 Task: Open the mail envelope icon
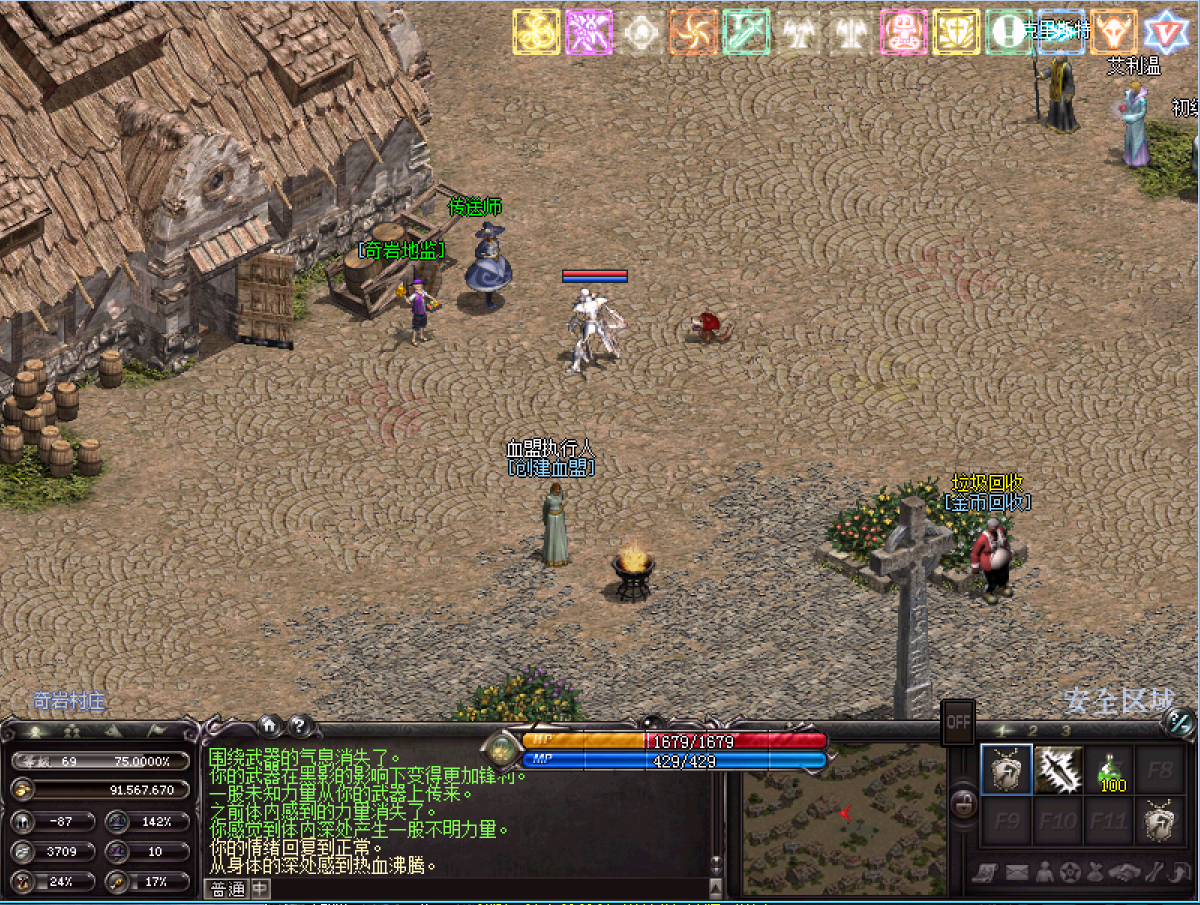coord(1017,873)
